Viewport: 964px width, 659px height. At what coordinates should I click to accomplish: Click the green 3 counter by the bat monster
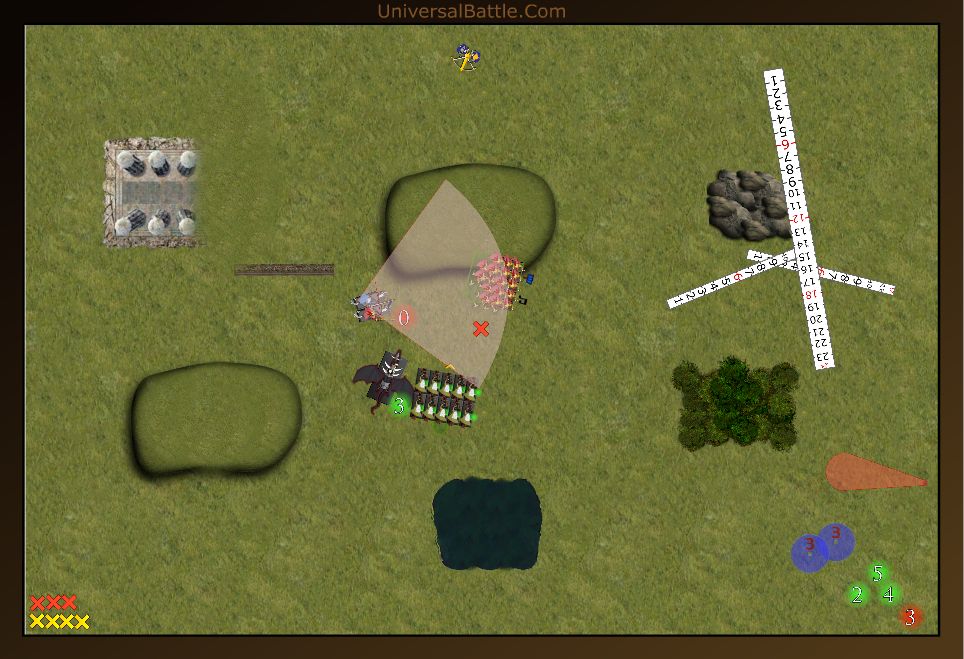(399, 405)
